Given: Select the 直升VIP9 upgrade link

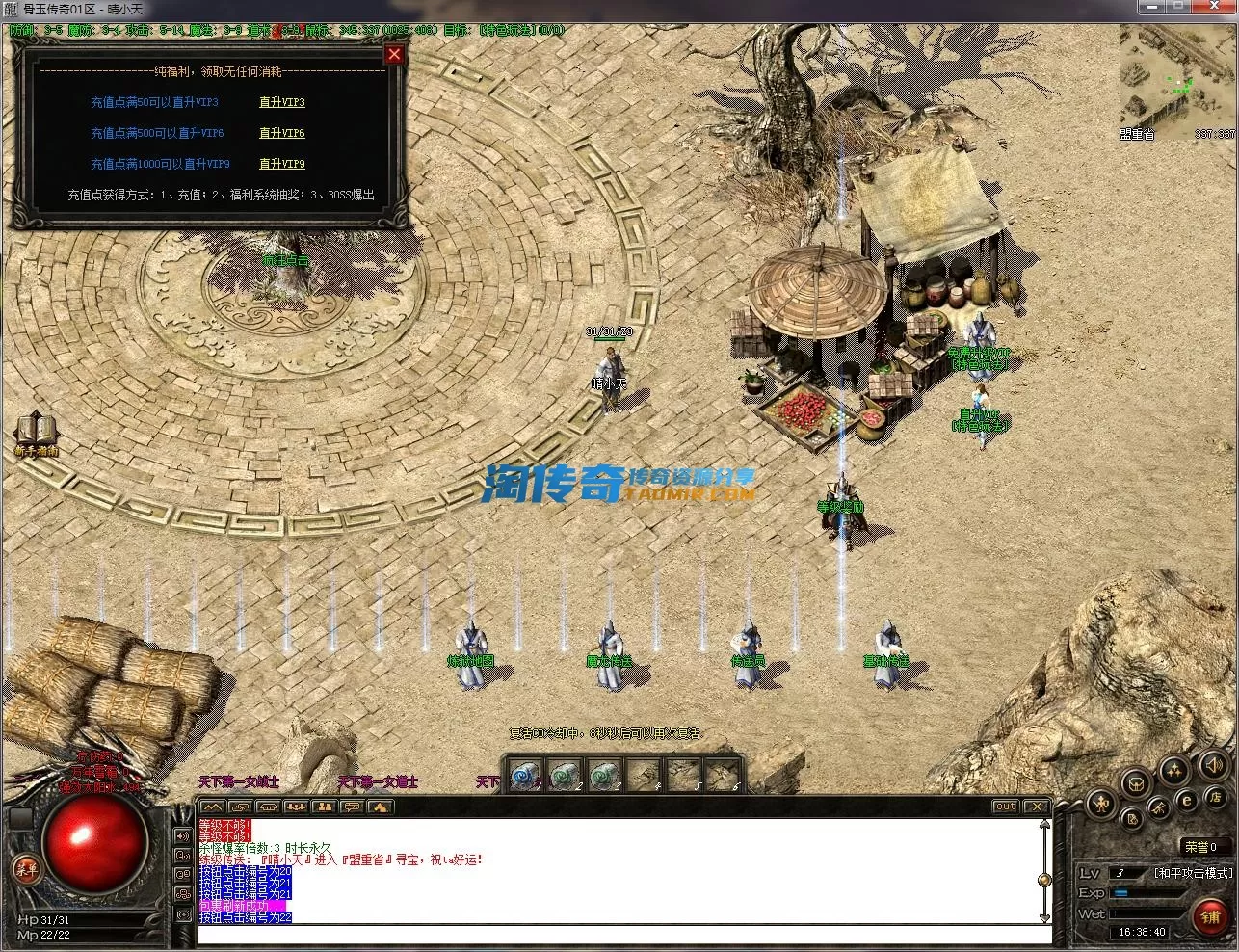Looking at the screenshot, I should coord(281,164).
